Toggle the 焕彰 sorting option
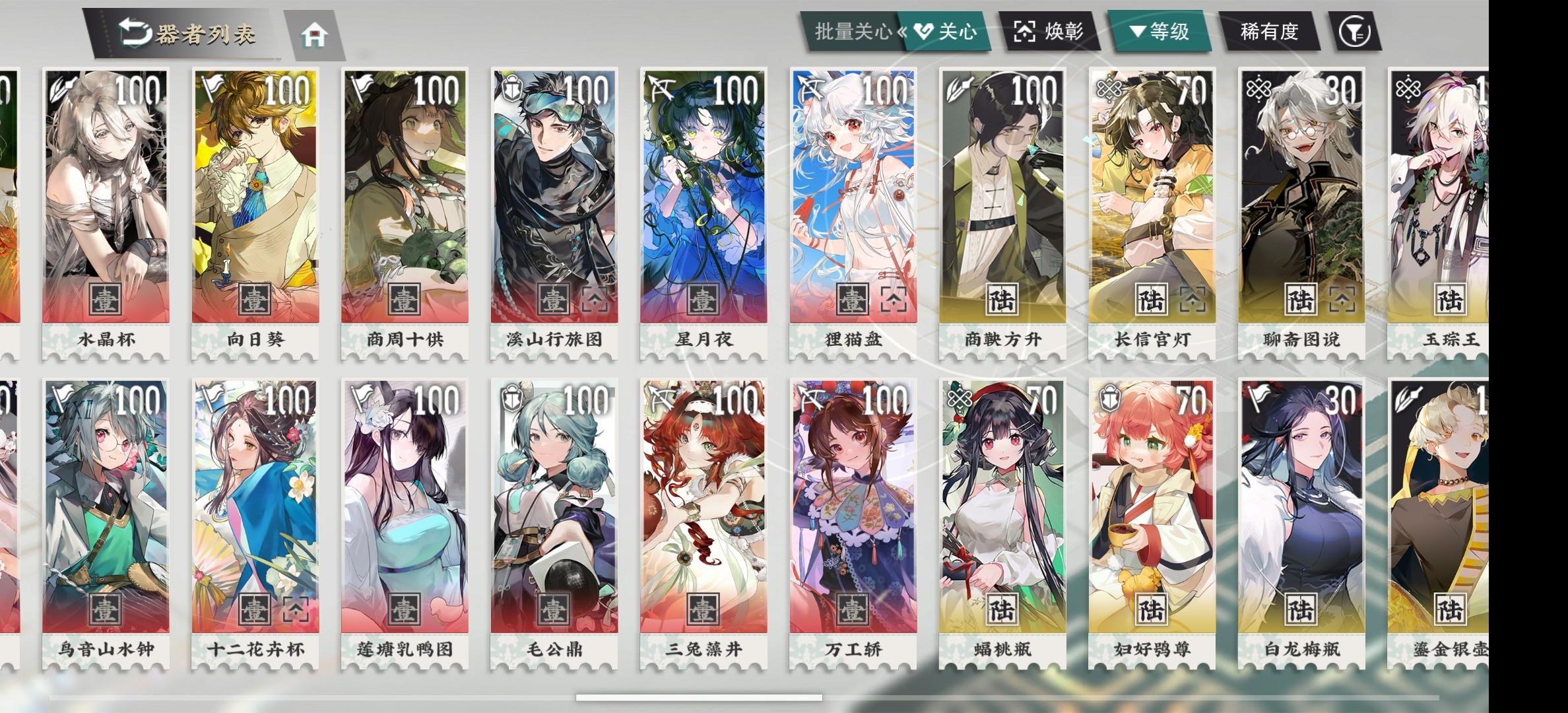 [1053, 30]
